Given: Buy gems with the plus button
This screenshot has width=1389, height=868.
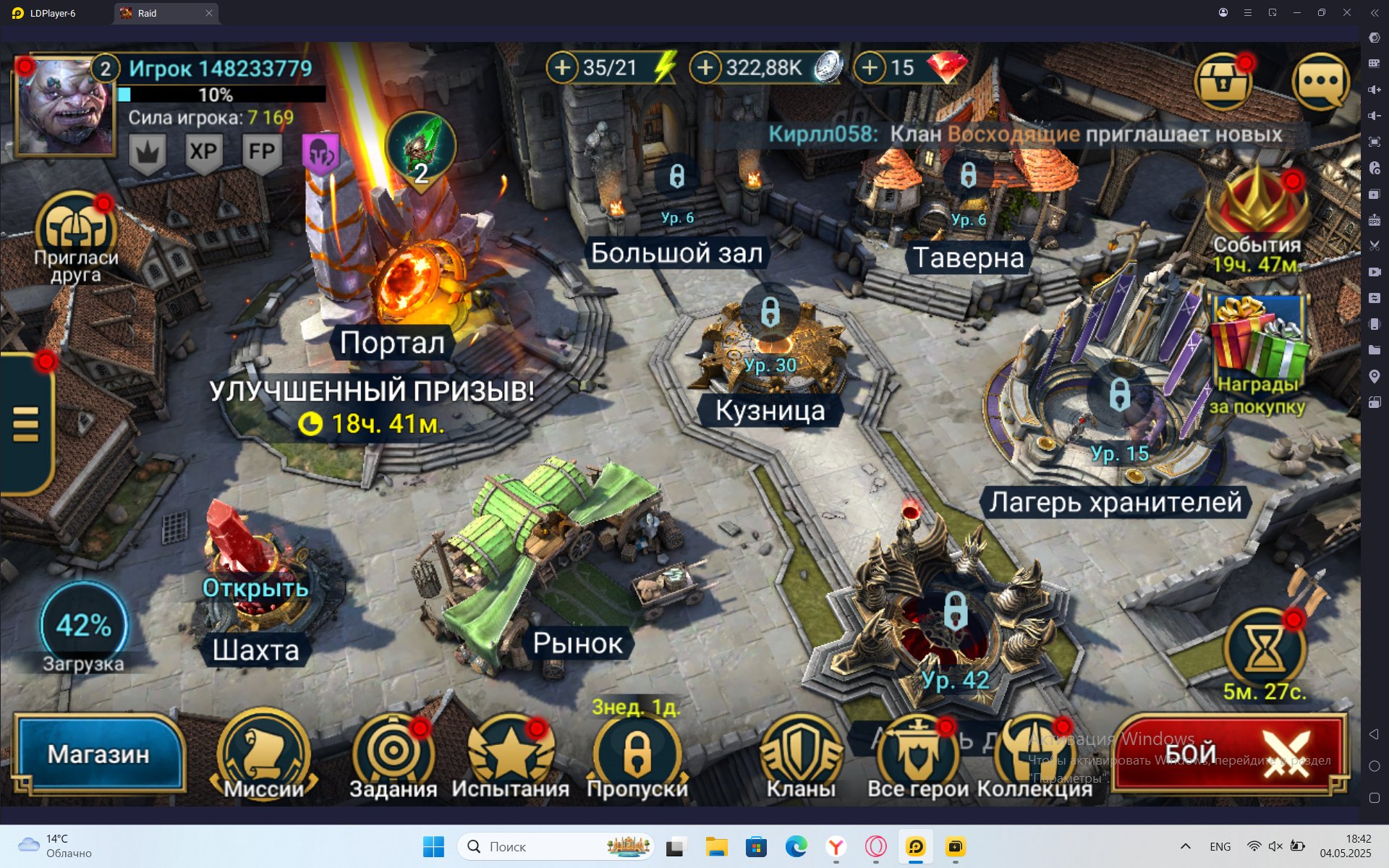Looking at the screenshot, I should click(x=870, y=68).
